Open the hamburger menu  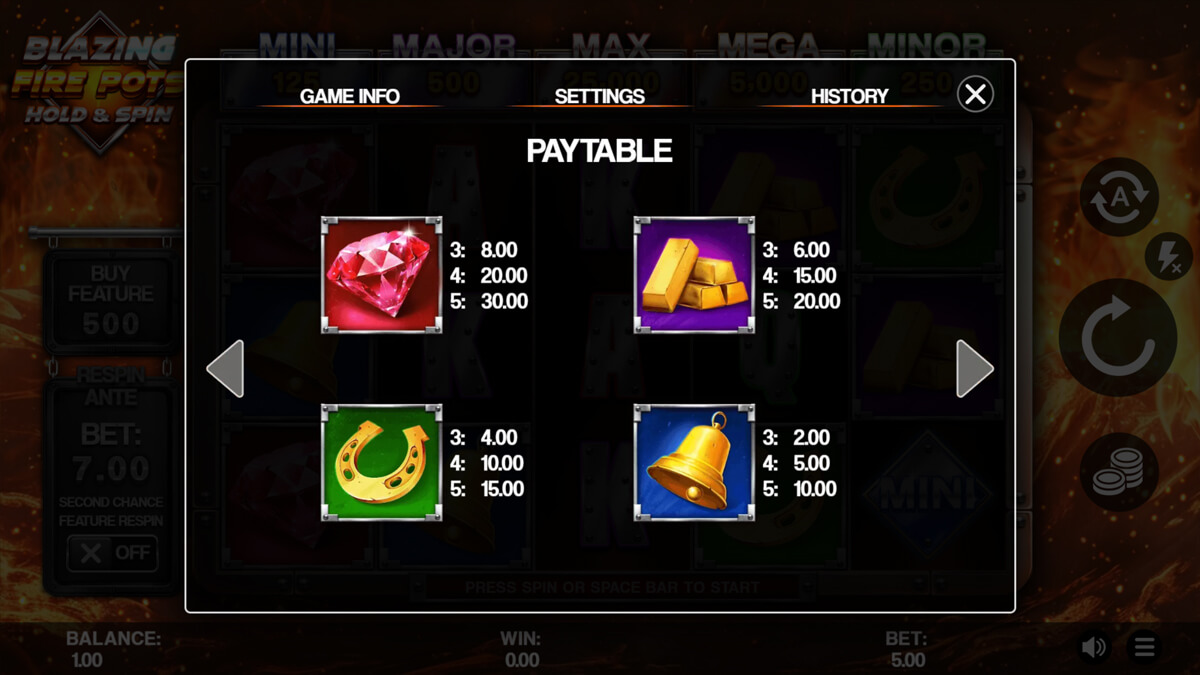[x=1144, y=648]
